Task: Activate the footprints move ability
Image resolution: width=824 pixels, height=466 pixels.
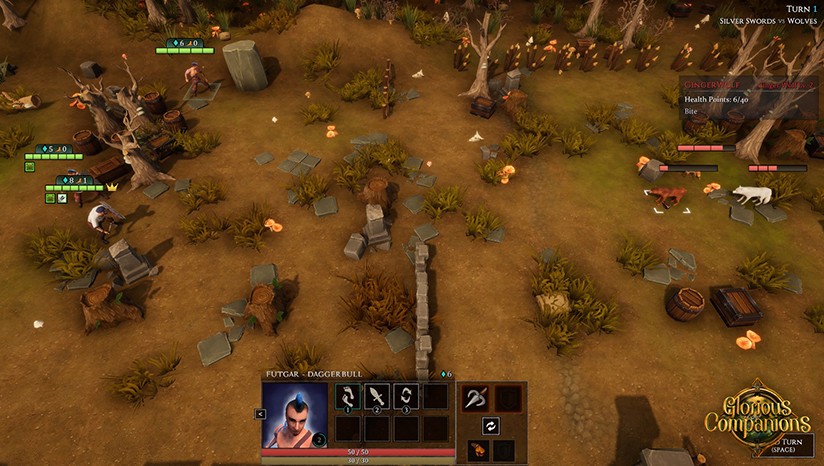Action: (x=348, y=397)
